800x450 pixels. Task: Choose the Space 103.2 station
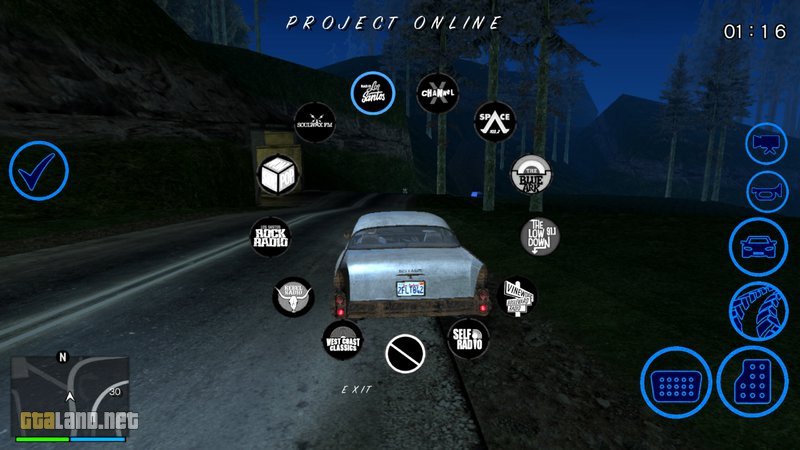coord(494,122)
